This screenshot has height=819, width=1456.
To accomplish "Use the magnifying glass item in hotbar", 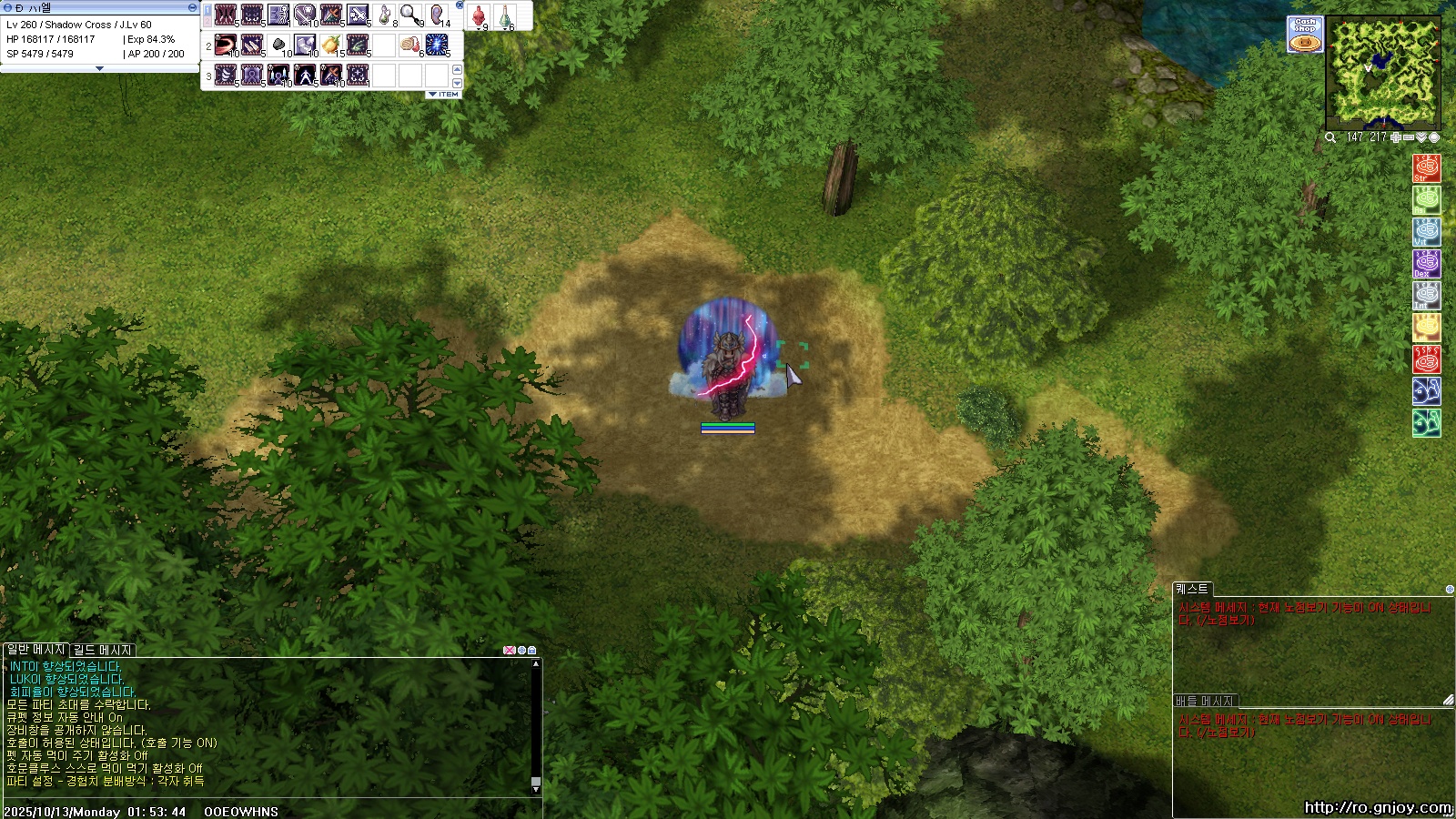I will click(410, 15).
